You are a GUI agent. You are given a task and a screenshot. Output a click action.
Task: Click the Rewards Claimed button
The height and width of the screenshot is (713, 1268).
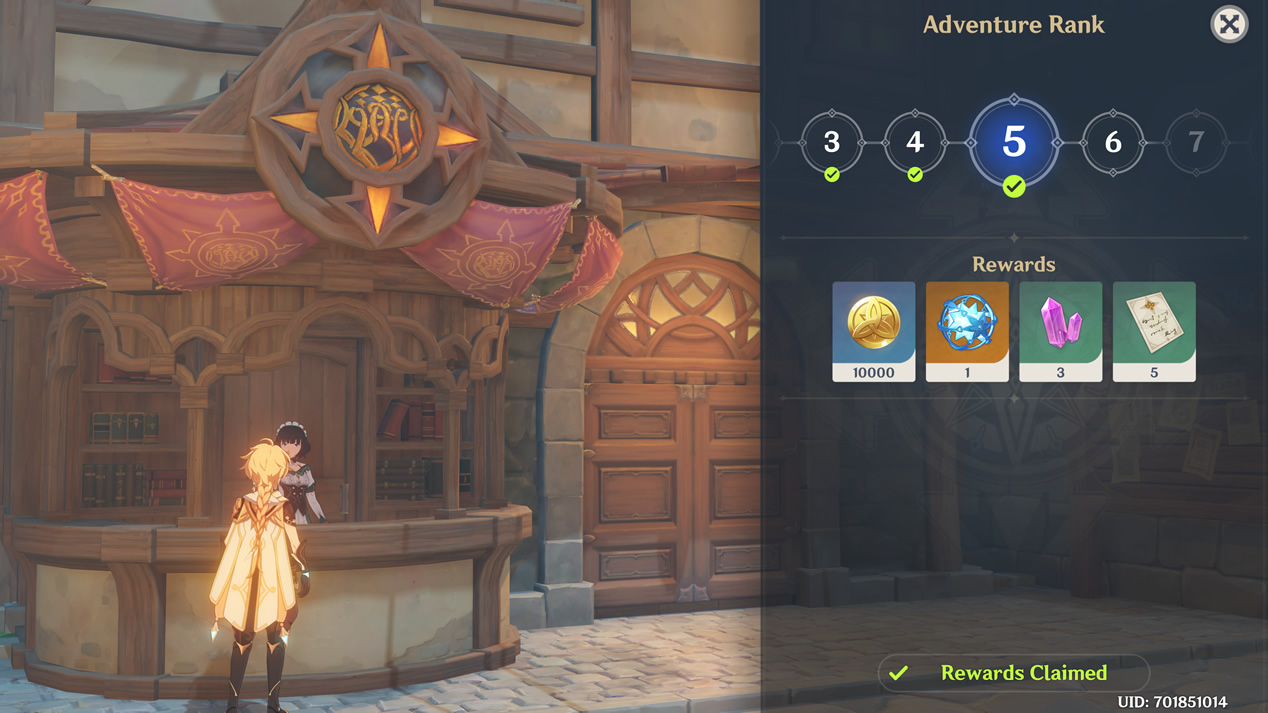1013,673
